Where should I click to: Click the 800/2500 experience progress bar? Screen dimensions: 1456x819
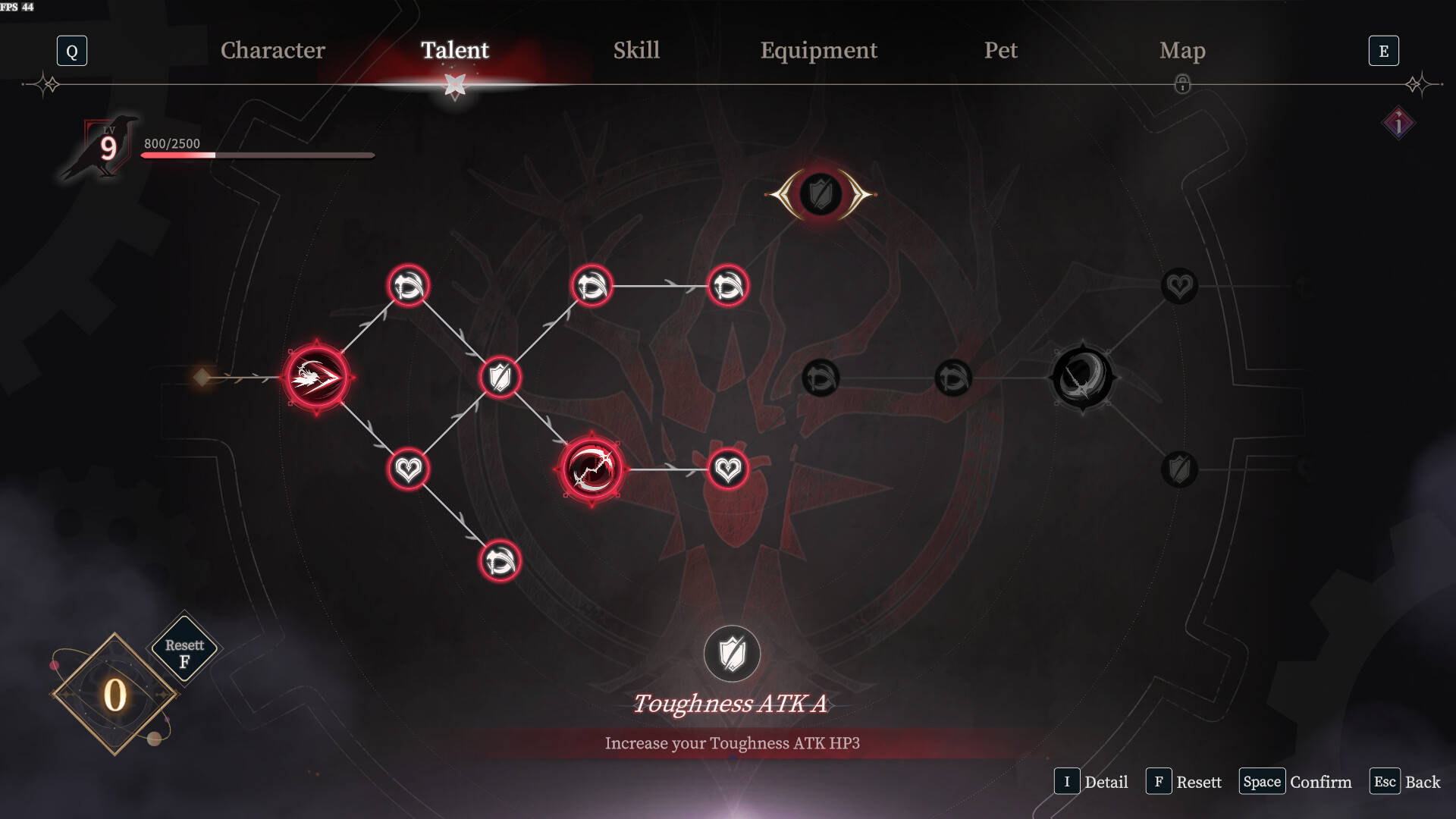pyautogui.click(x=257, y=154)
